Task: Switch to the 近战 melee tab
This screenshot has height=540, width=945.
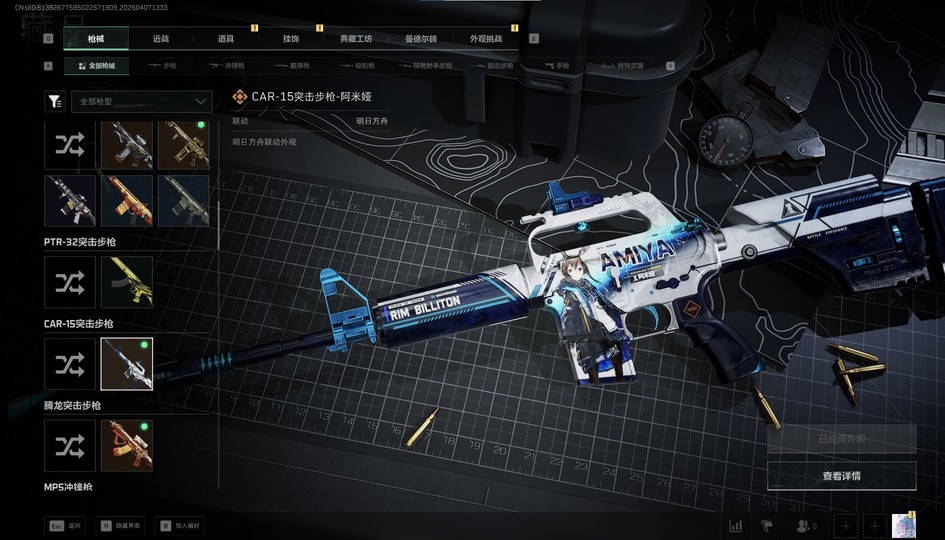Action: pos(161,39)
